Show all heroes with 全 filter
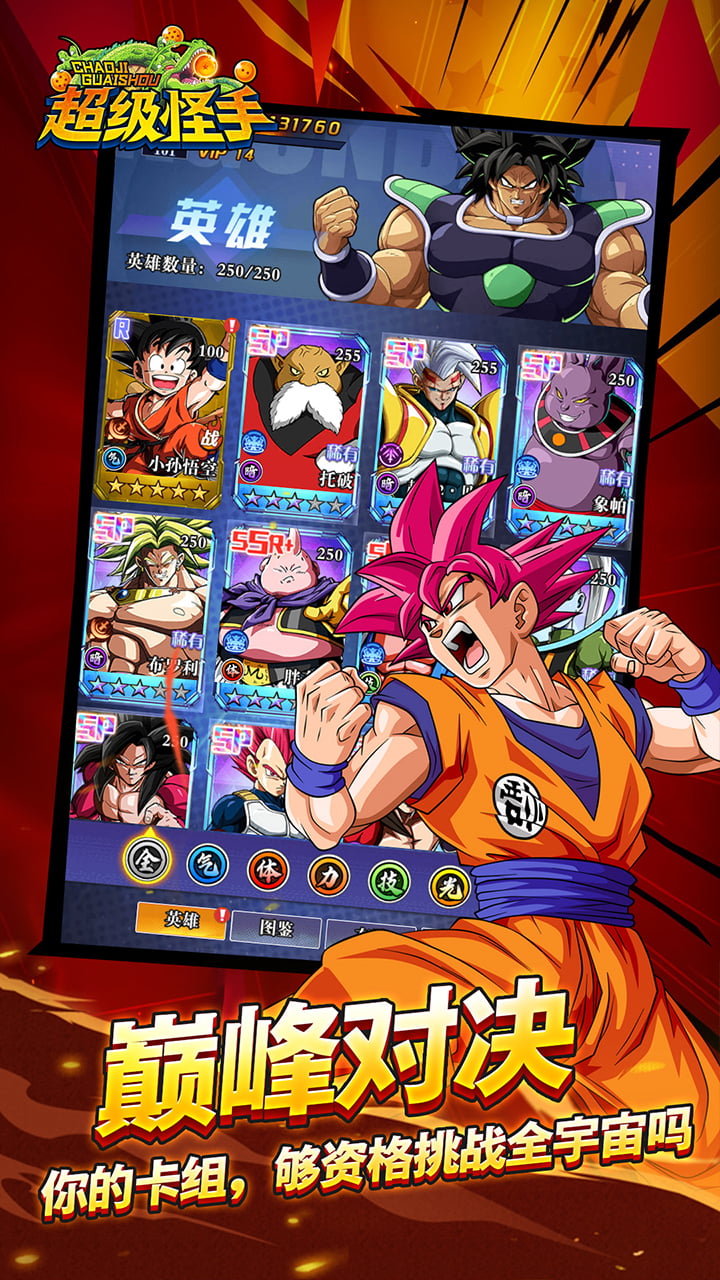Screen dimensions: 720x1280 pos(147,857)
